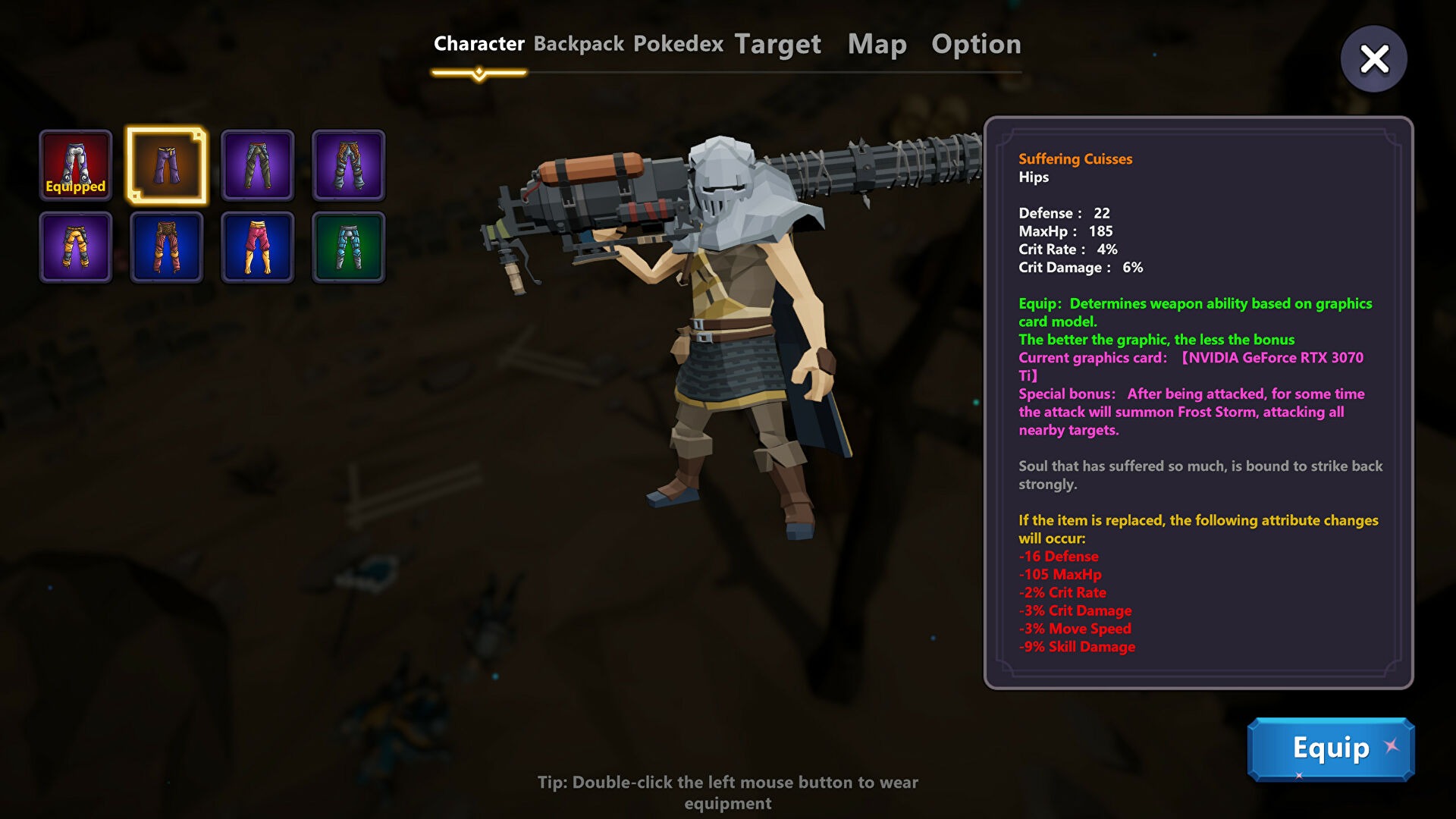Click the highlighted purple pants slot
This screenshot has width=1456, height=819.
point(167,165)
